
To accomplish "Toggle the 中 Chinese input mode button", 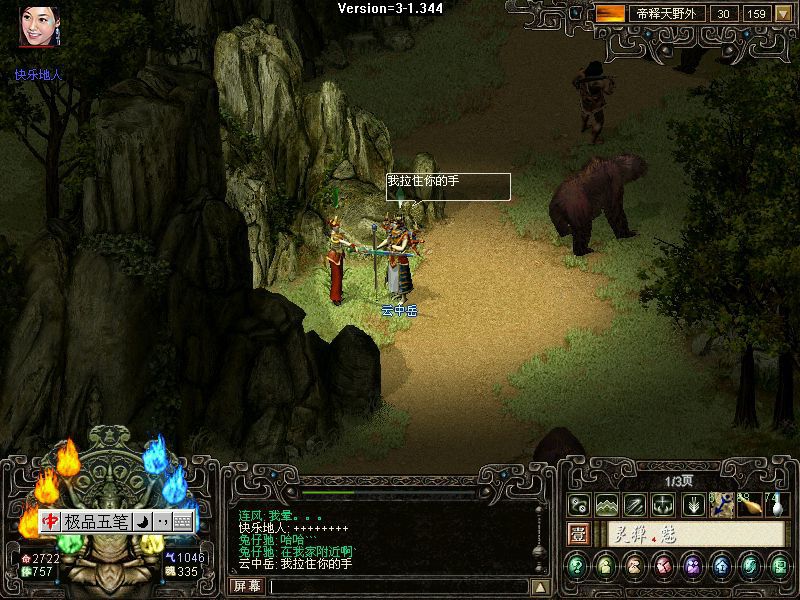I will (x=50, y=522).
